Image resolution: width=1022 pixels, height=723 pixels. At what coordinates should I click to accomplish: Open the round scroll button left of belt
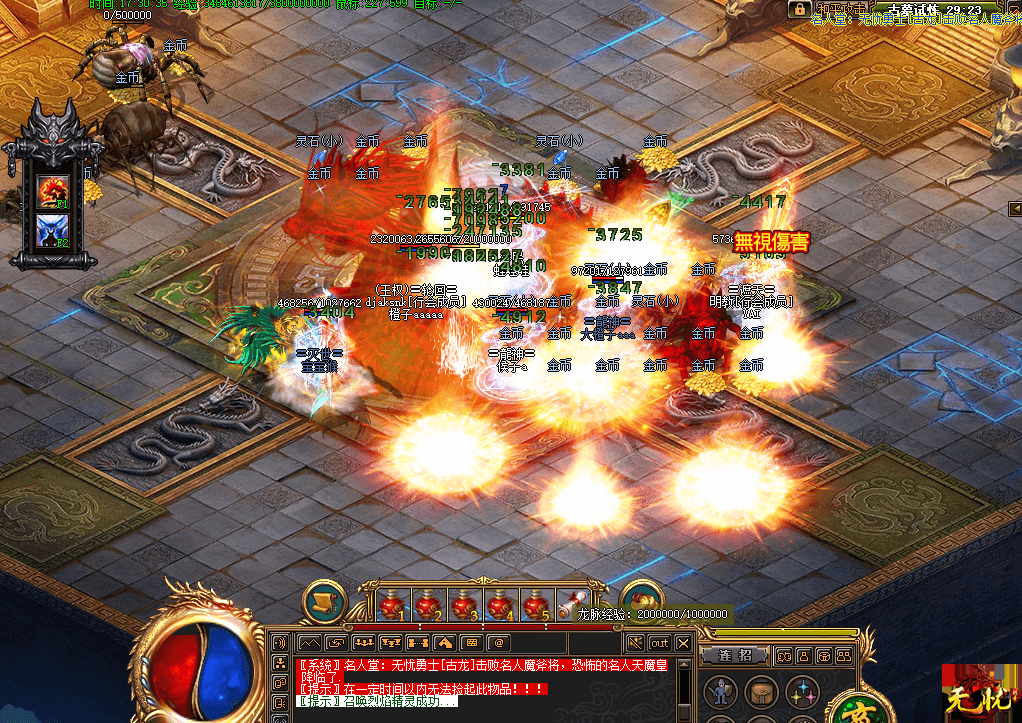tap(325, 602)
